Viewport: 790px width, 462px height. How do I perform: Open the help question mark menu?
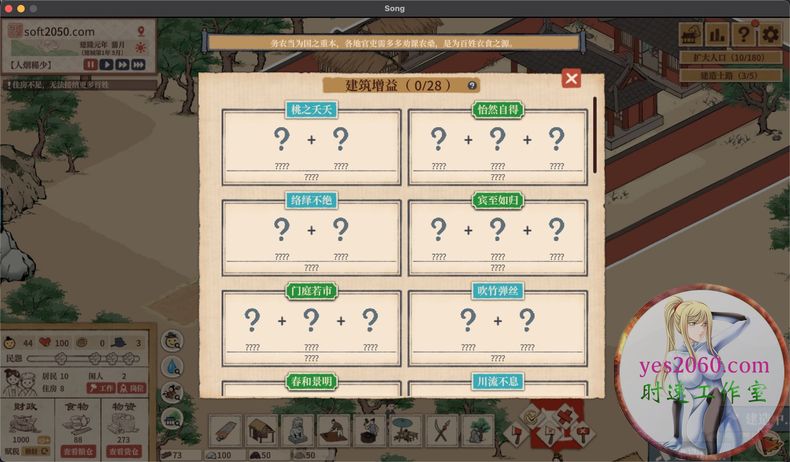coord(744,35)
